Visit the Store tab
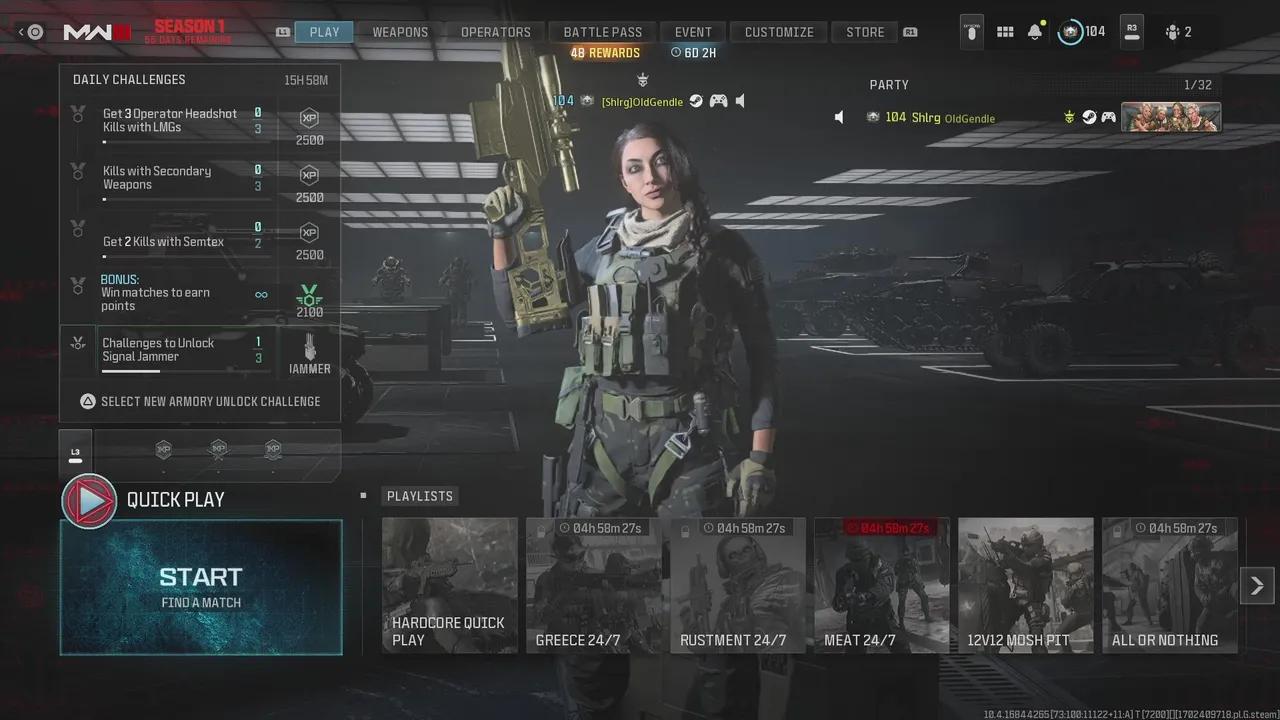 tap(865, 32)
